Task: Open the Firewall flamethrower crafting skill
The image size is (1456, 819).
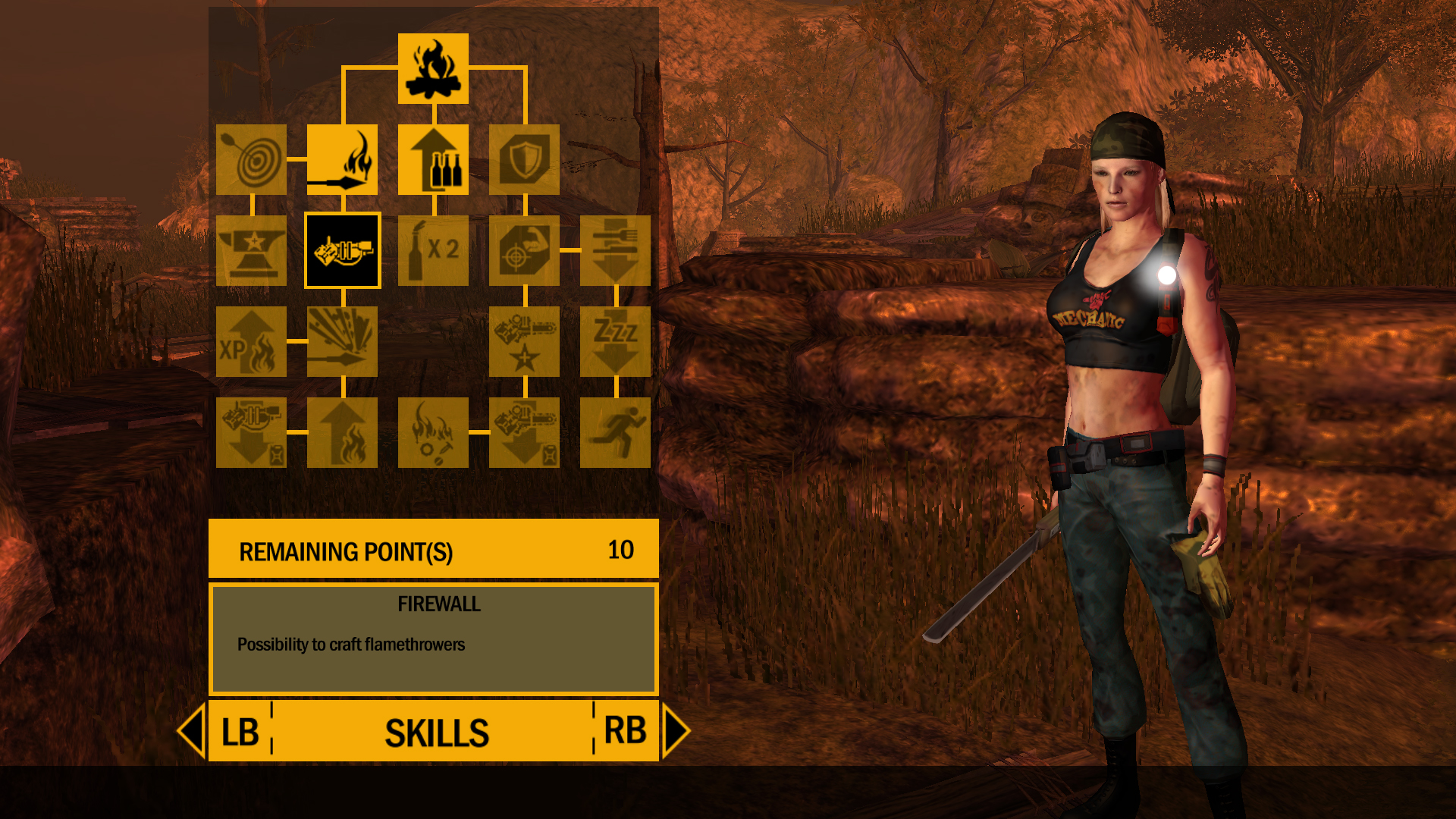Action: [x=342, y=252]
